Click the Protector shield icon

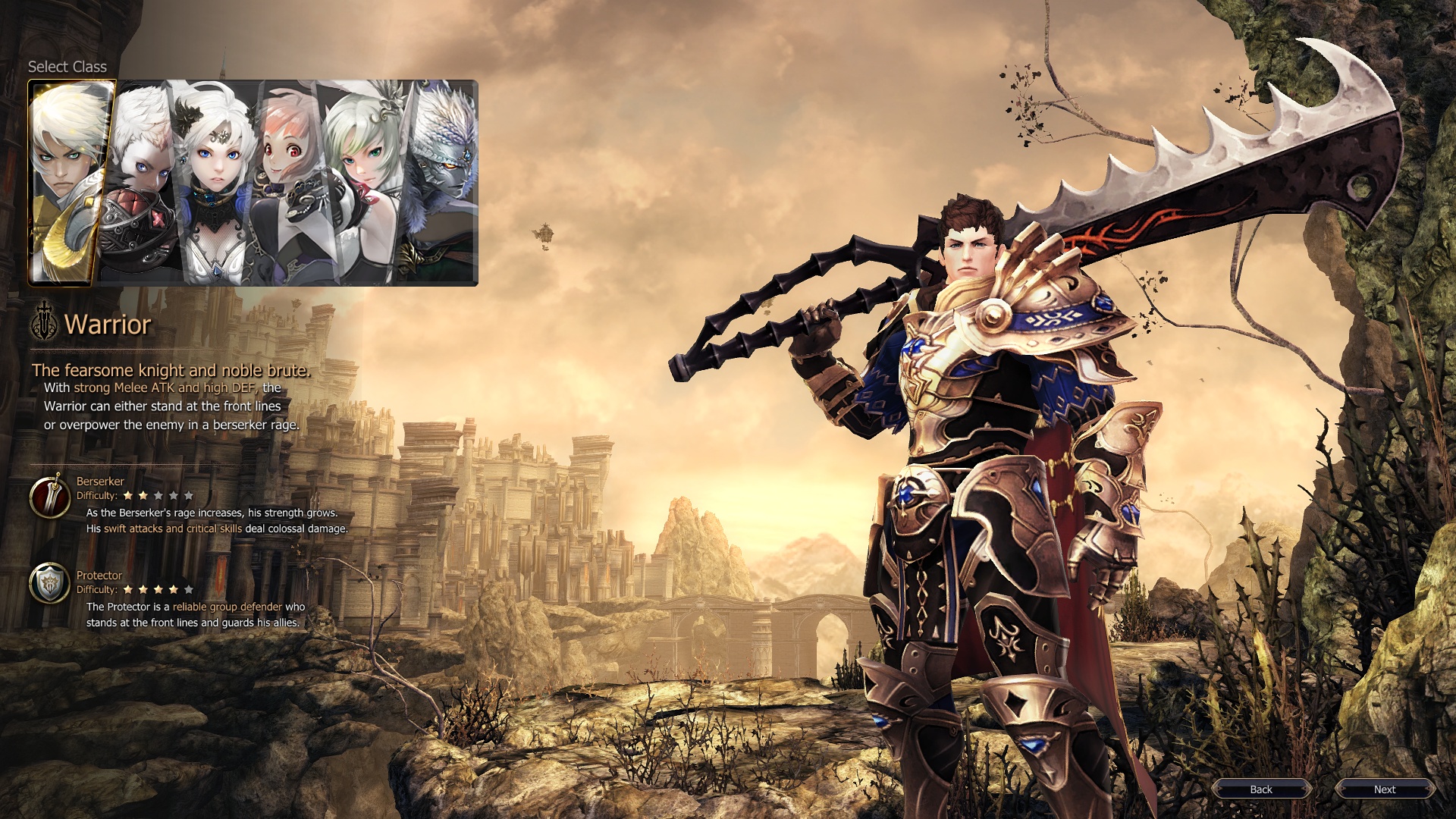click(x=49, y=583)
